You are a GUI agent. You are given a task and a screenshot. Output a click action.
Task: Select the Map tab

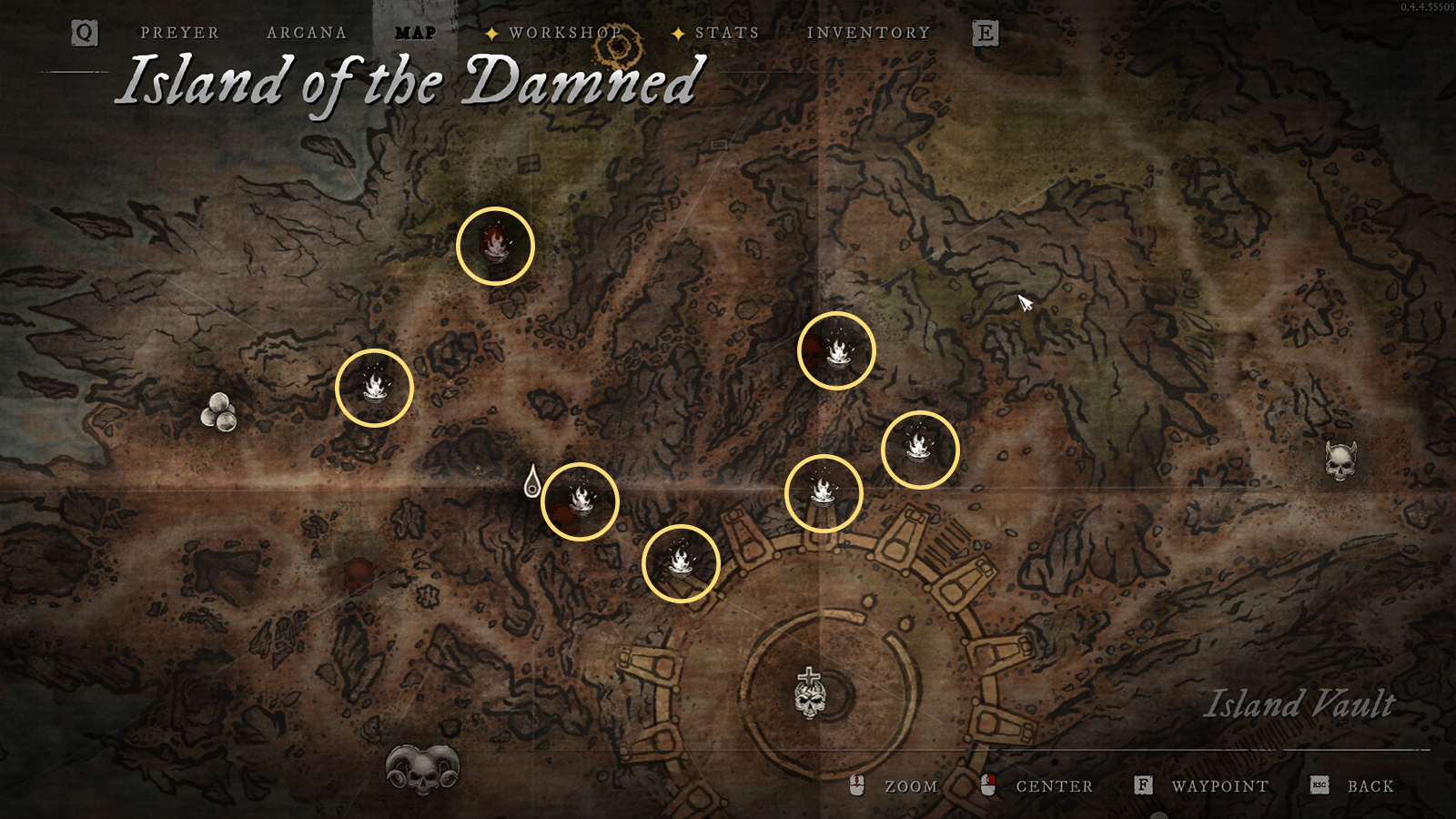pos(415,33)
